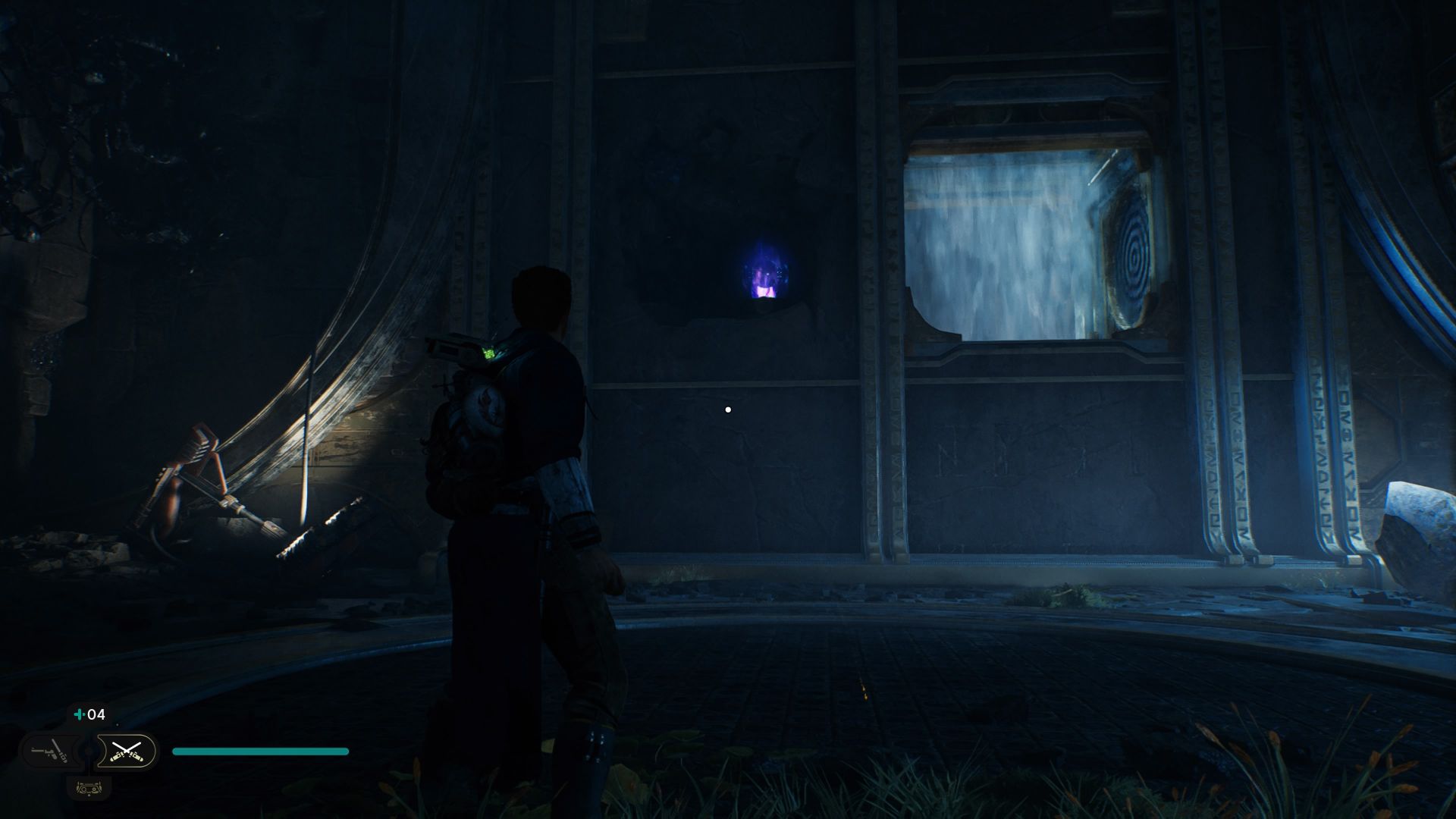
Task: Select the blaster stance icon
Action: click(x=51, y=752)
